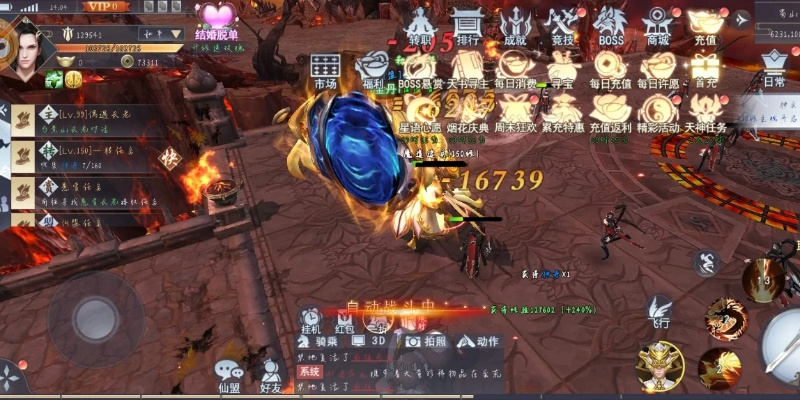Open the 排行 ranking menu
This screenshot has height=400, width=800.
pos(465,26)
